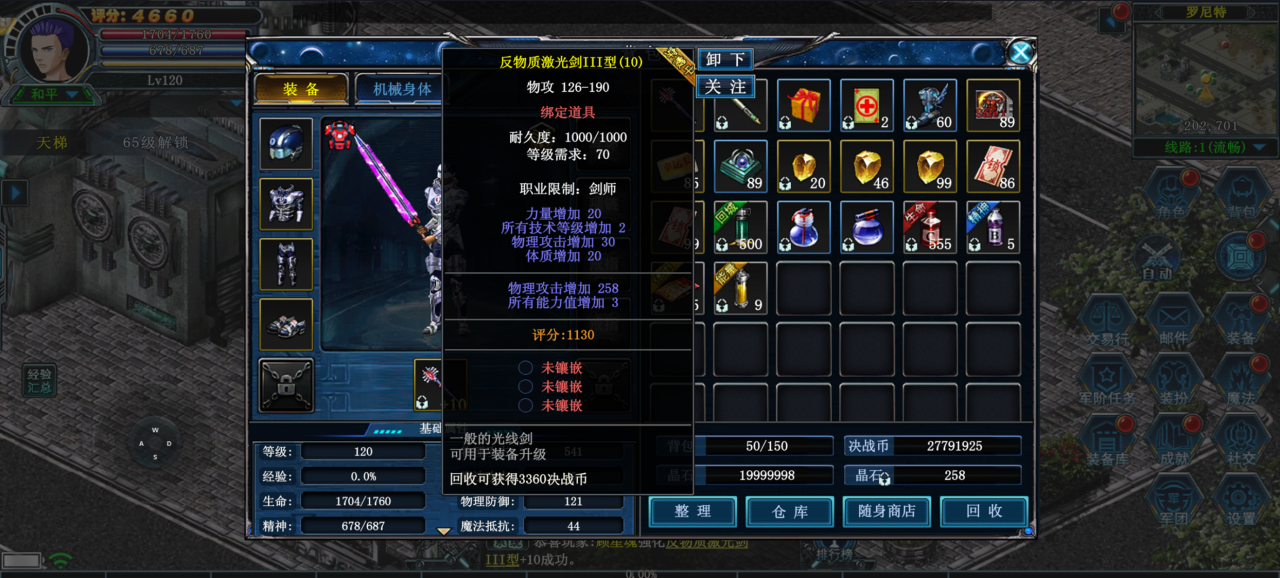This screenshot has width=1280, height=578.
Task: Select the red cross medical card item
Action: pyautogui.click(x=866, y=105)
